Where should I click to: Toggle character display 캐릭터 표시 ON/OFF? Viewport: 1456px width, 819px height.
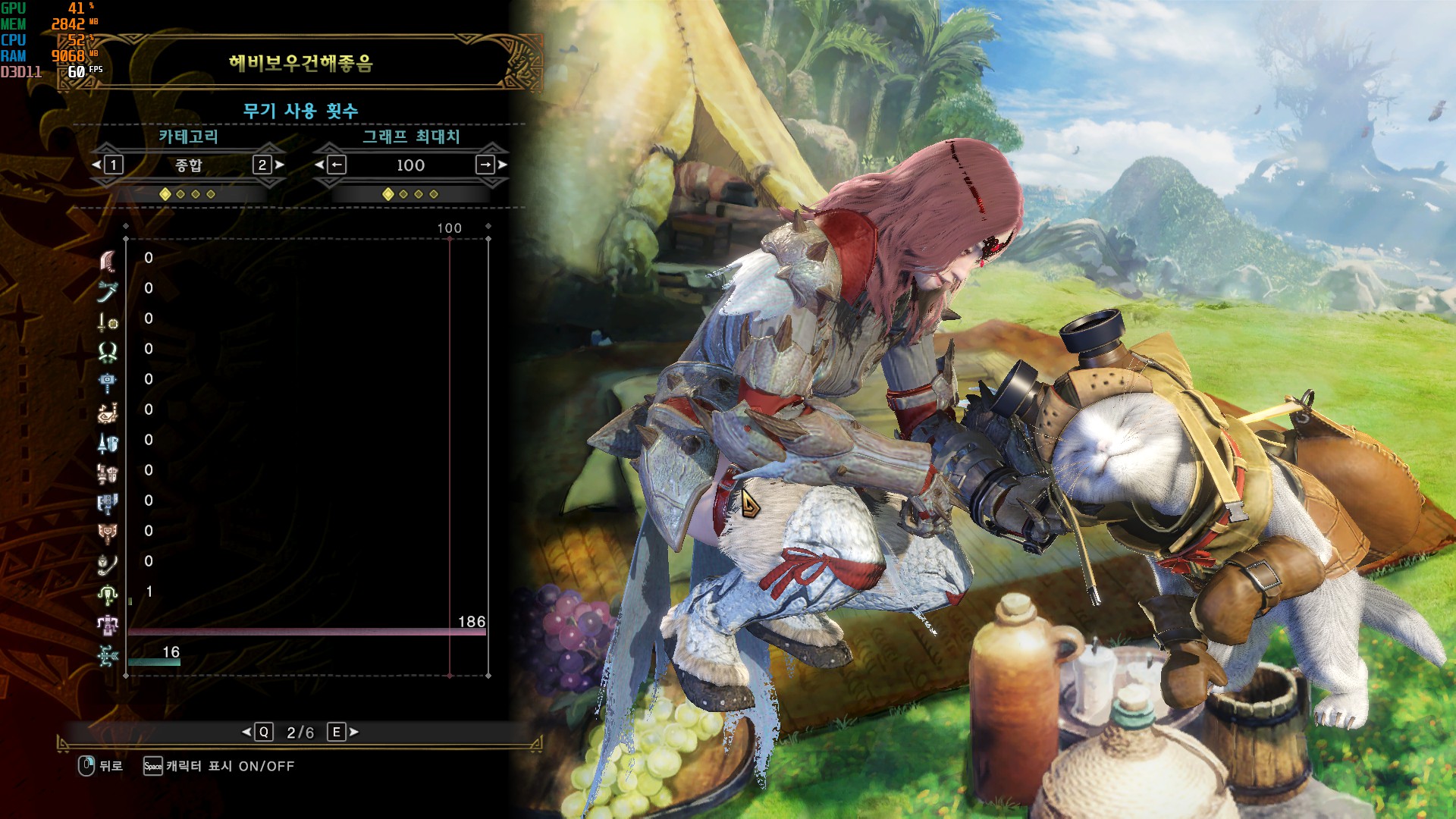220,766
